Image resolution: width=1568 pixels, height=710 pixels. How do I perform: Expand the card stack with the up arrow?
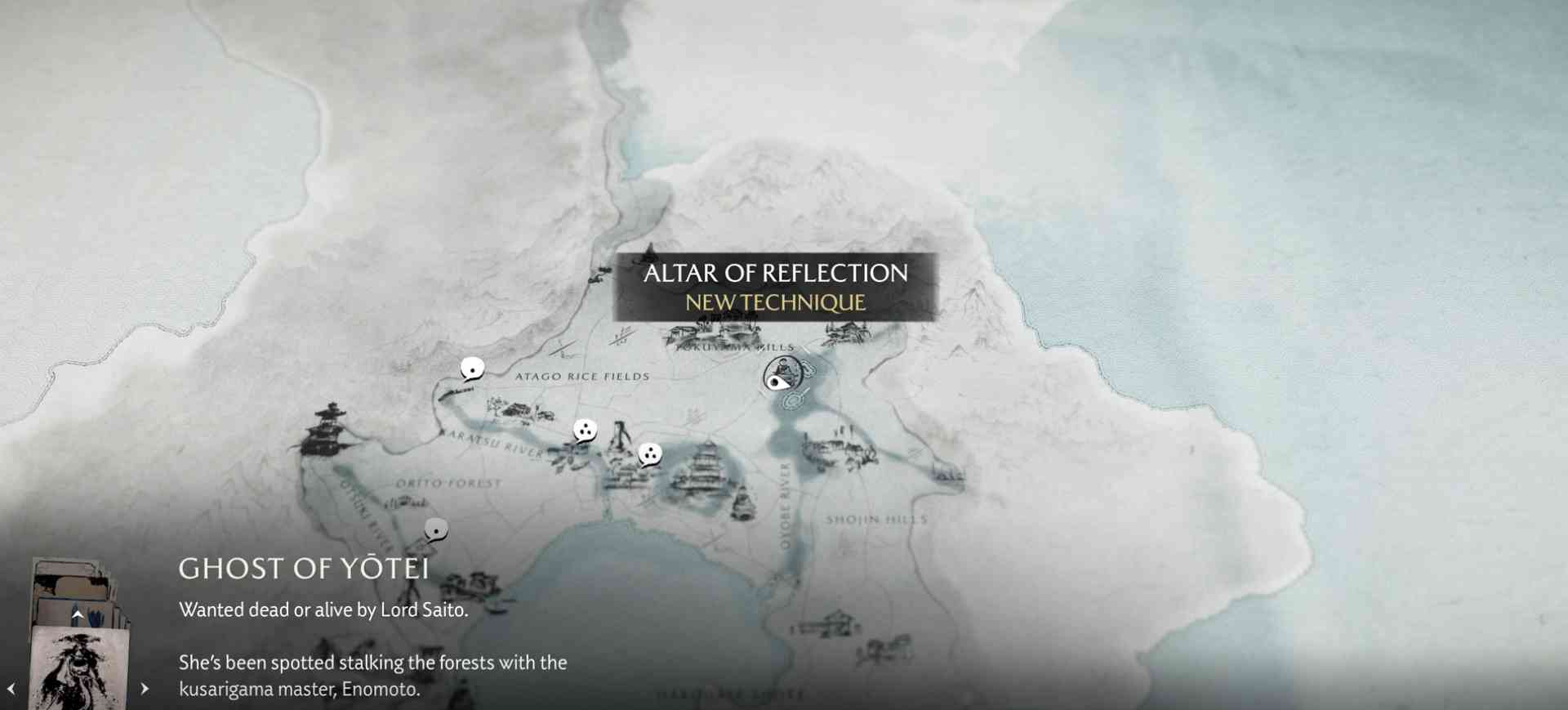[x=78, y=614]
